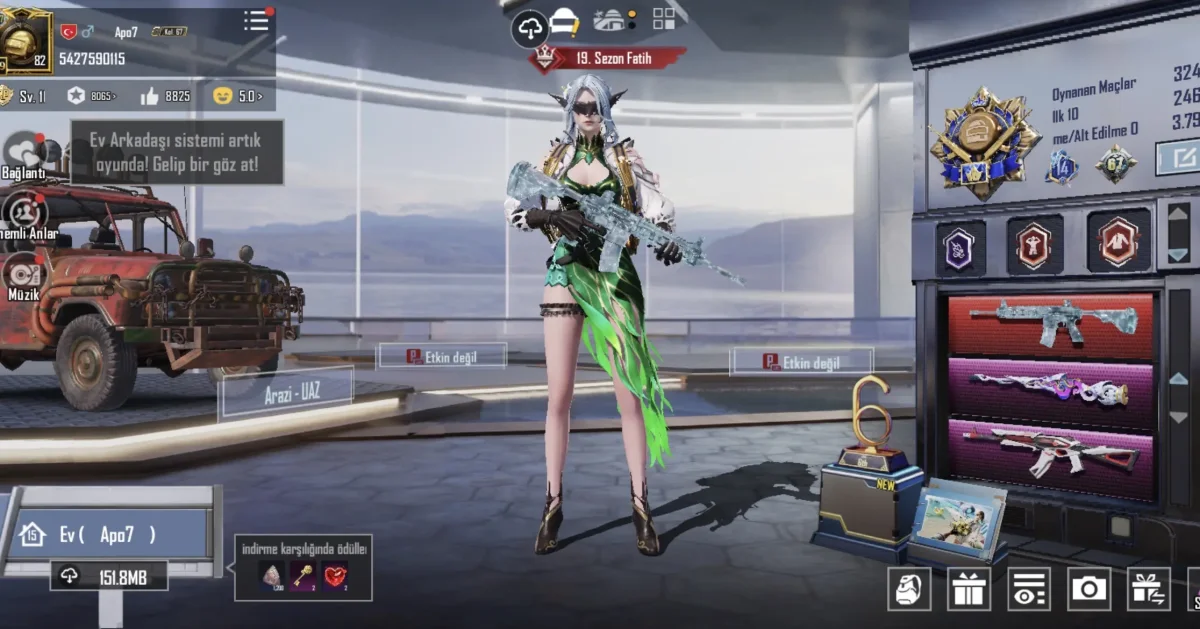This screenshot has height=629, width=1200.
Task: Open the list menu in the profile panel
Action: tap(257, 21)
